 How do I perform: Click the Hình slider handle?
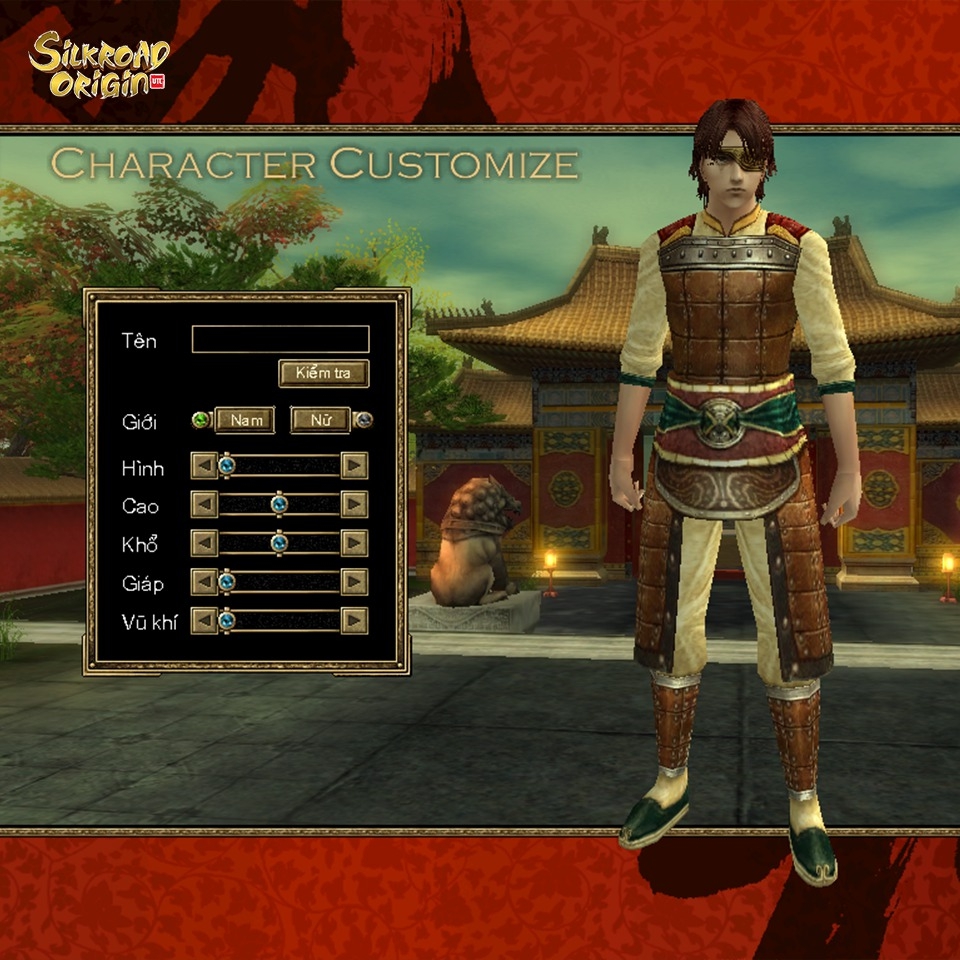(x=227, y=465)
